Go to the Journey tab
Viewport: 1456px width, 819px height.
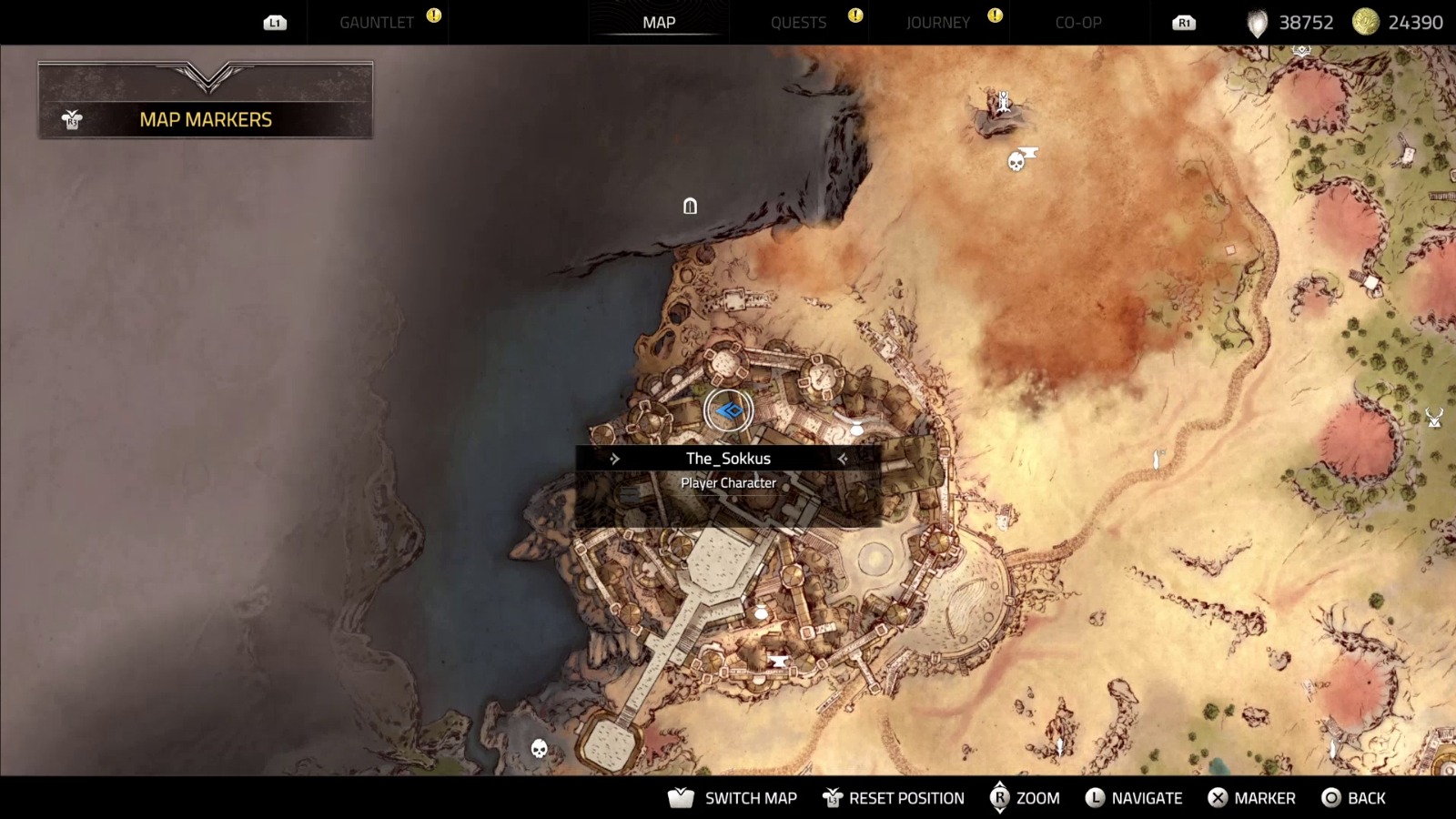[937, 23]
